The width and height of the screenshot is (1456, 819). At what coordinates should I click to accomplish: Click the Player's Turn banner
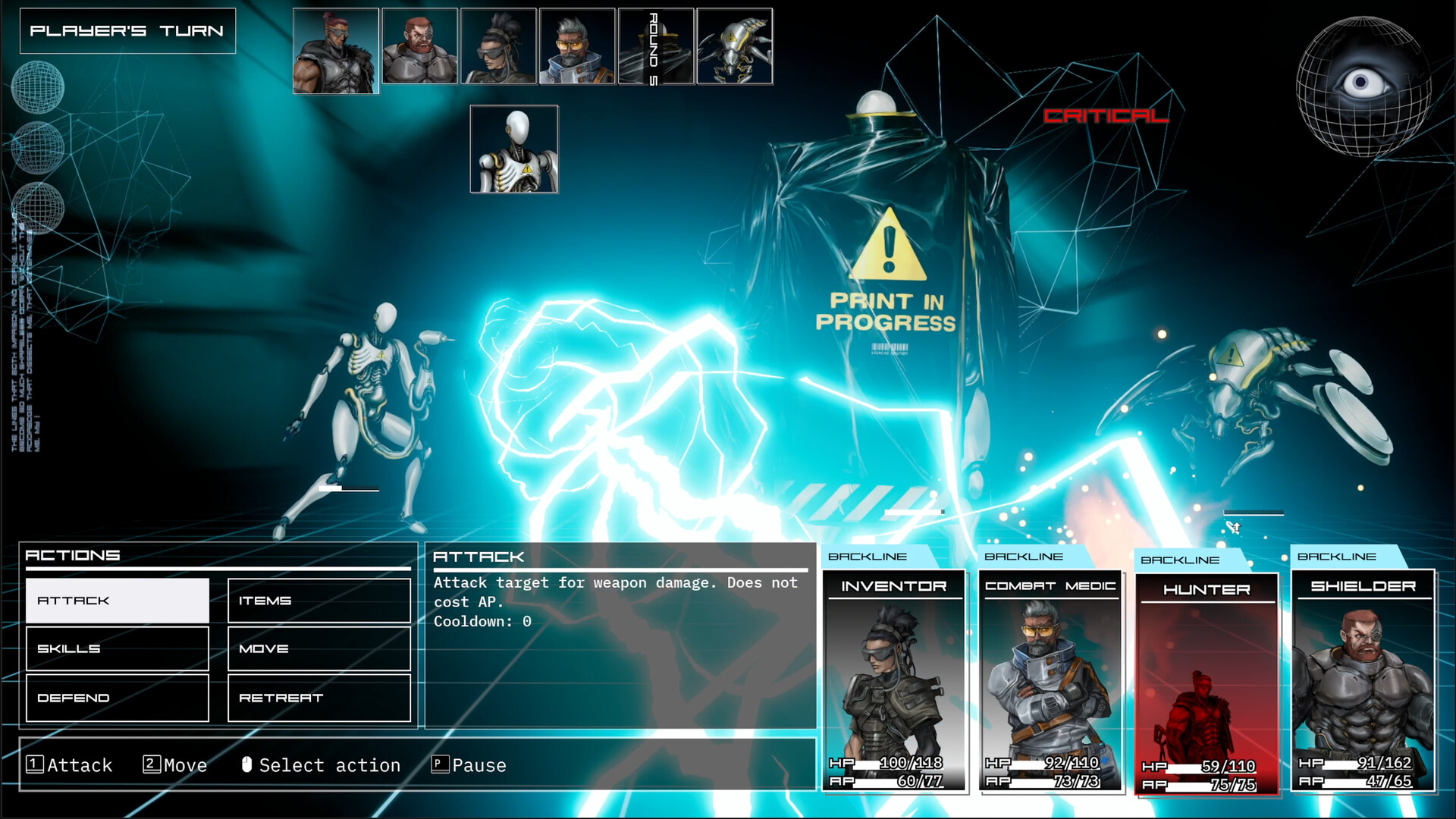coord(127,31)
